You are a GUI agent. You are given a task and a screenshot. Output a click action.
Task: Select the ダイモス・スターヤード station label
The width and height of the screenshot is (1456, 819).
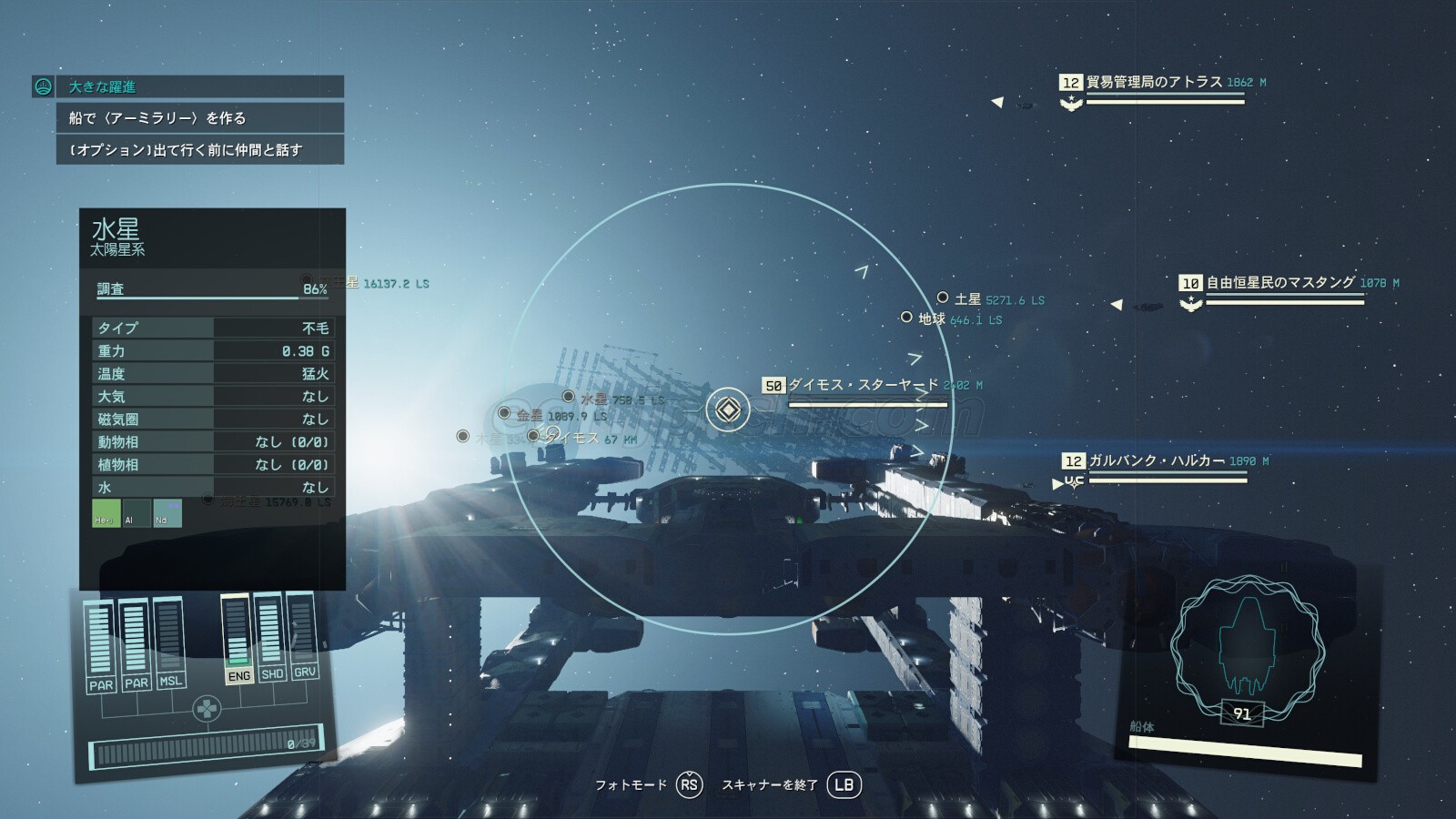(x=861, y=386)
